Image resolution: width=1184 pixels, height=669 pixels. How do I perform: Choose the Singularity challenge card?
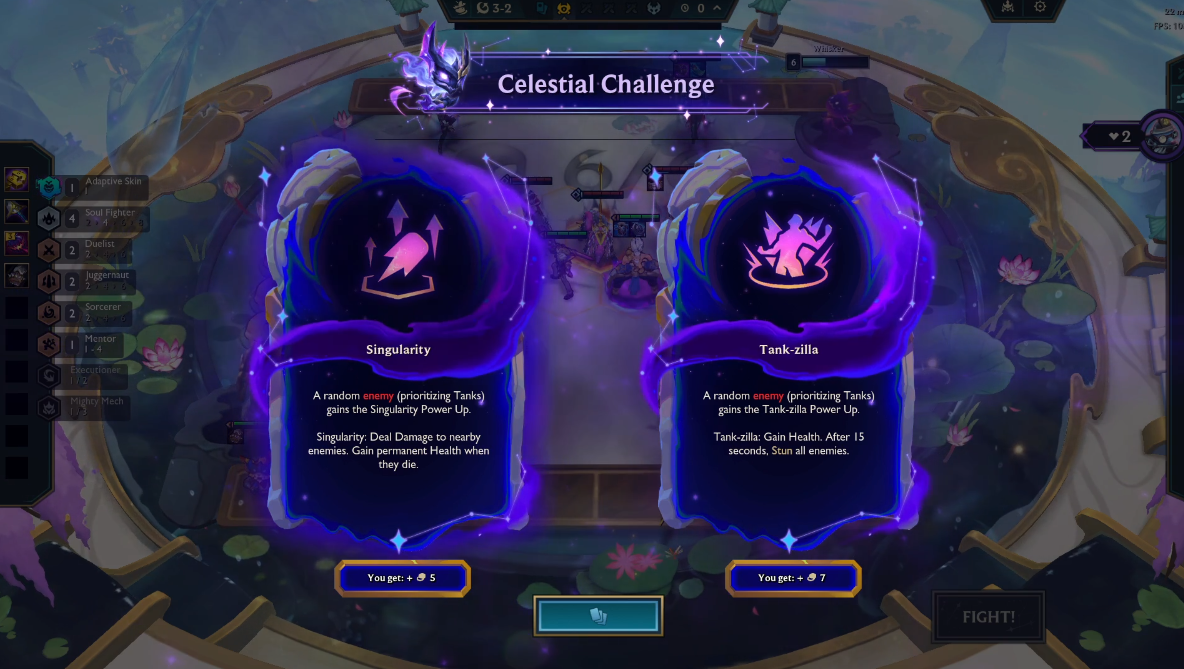[398, 350]
